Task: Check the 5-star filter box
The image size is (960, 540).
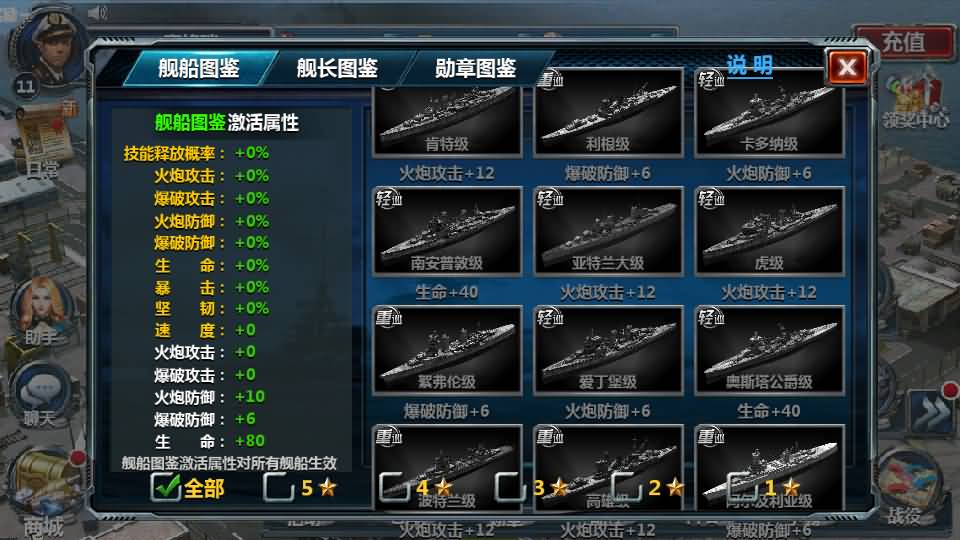Action: pyautogui.click(x=278, y=487)
